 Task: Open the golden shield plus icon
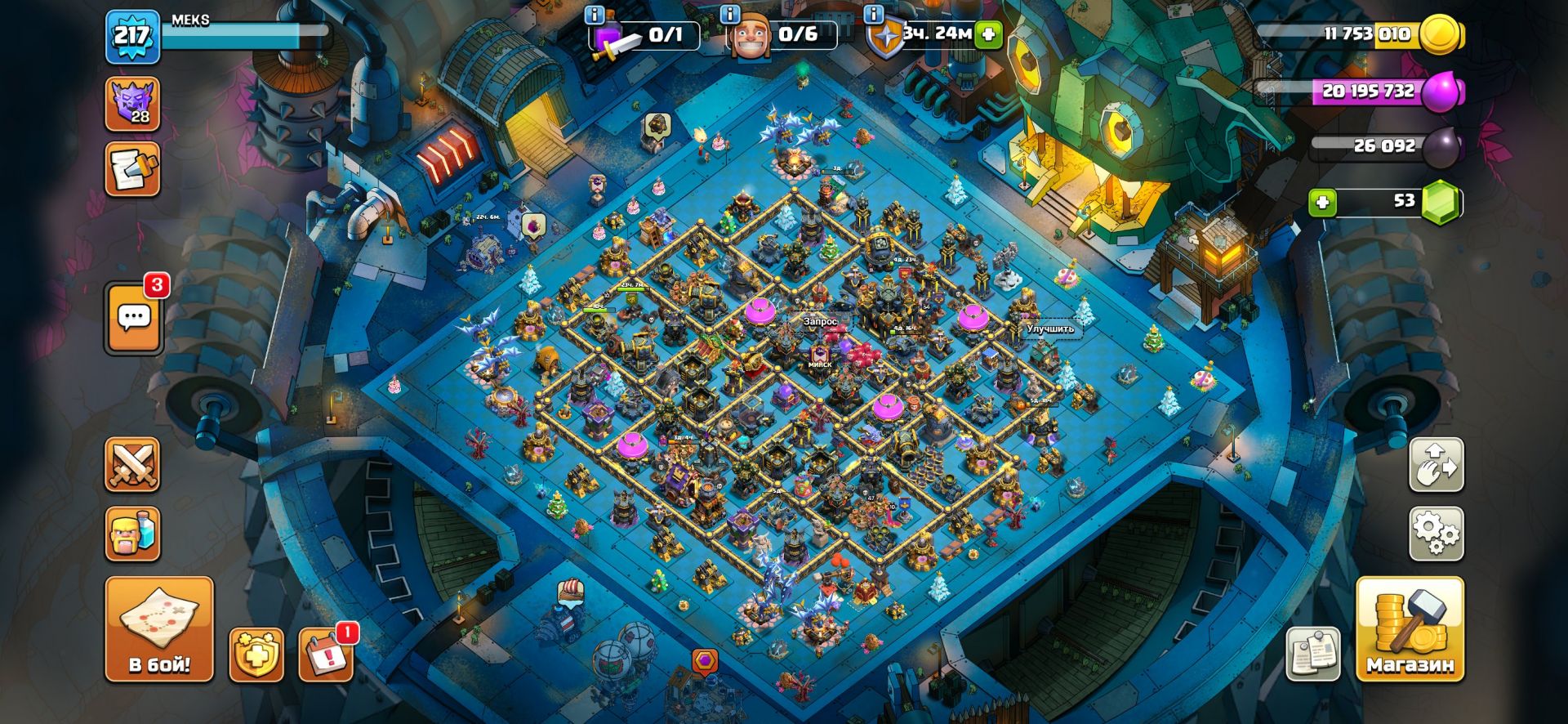[256, 655]
